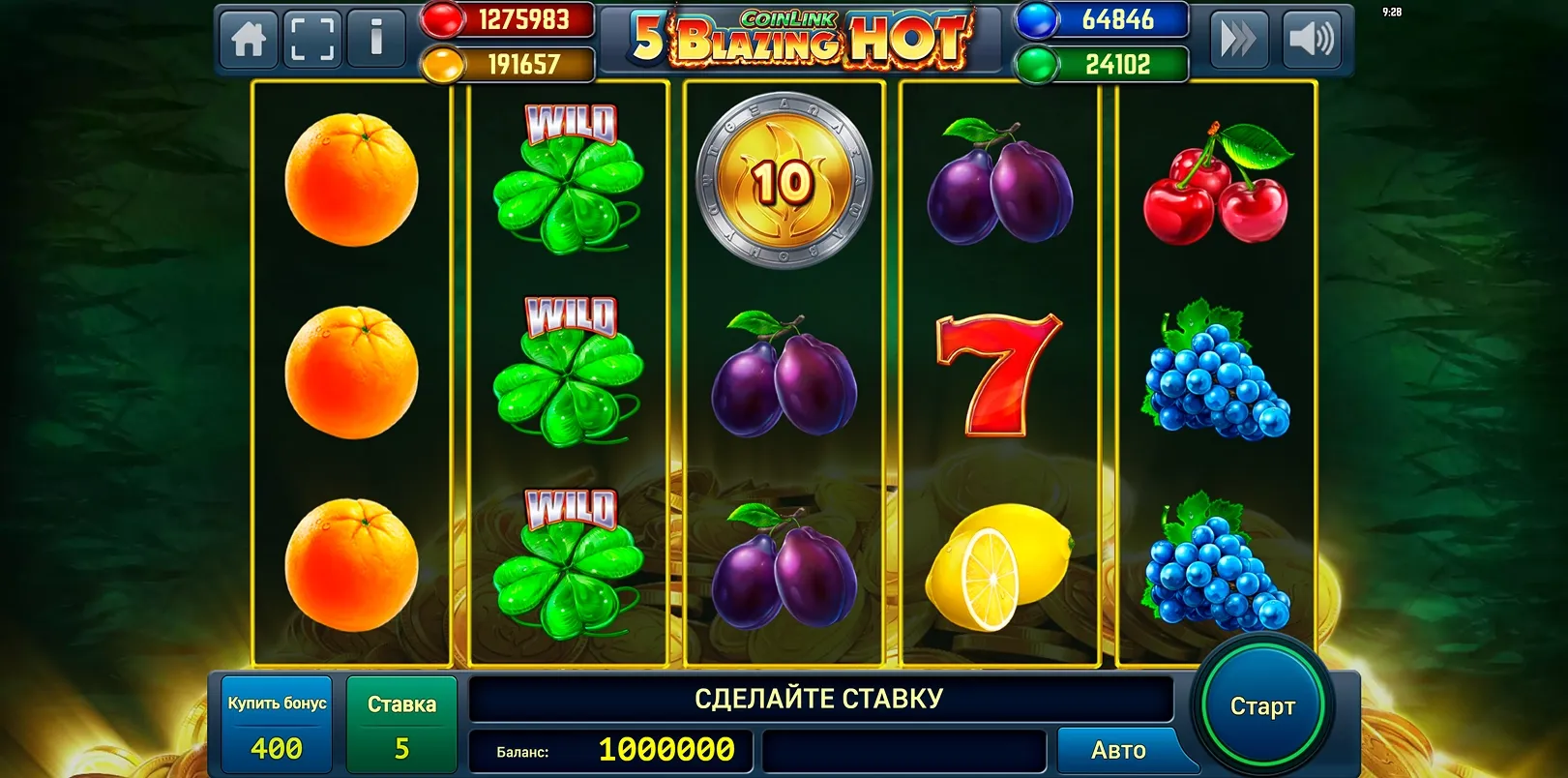Screen dimensions: 1568x778
Task: Open the Ставка bet selector
Action: tap(399, 723)
